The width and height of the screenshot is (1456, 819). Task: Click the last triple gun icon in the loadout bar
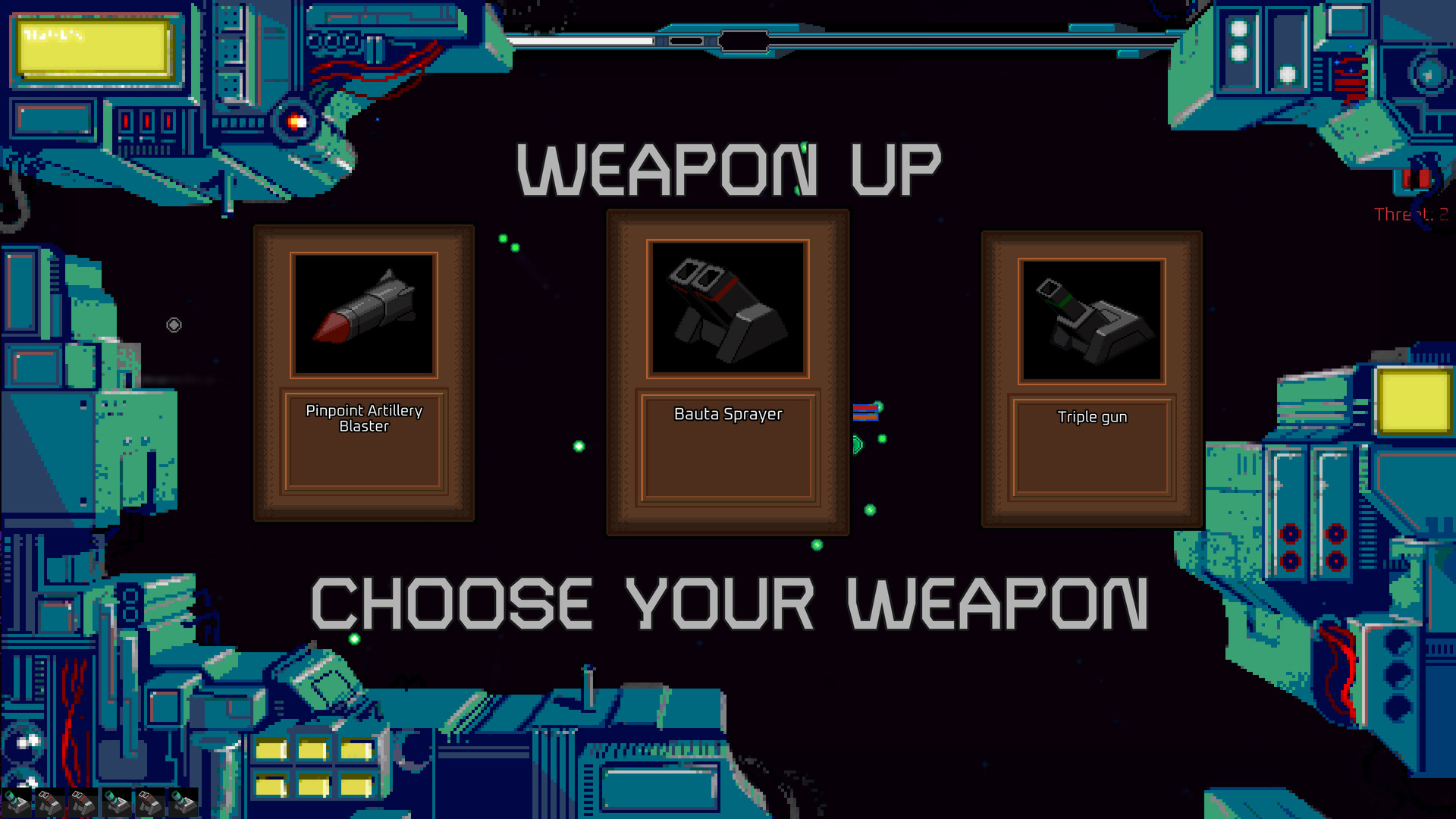[184, 802]
